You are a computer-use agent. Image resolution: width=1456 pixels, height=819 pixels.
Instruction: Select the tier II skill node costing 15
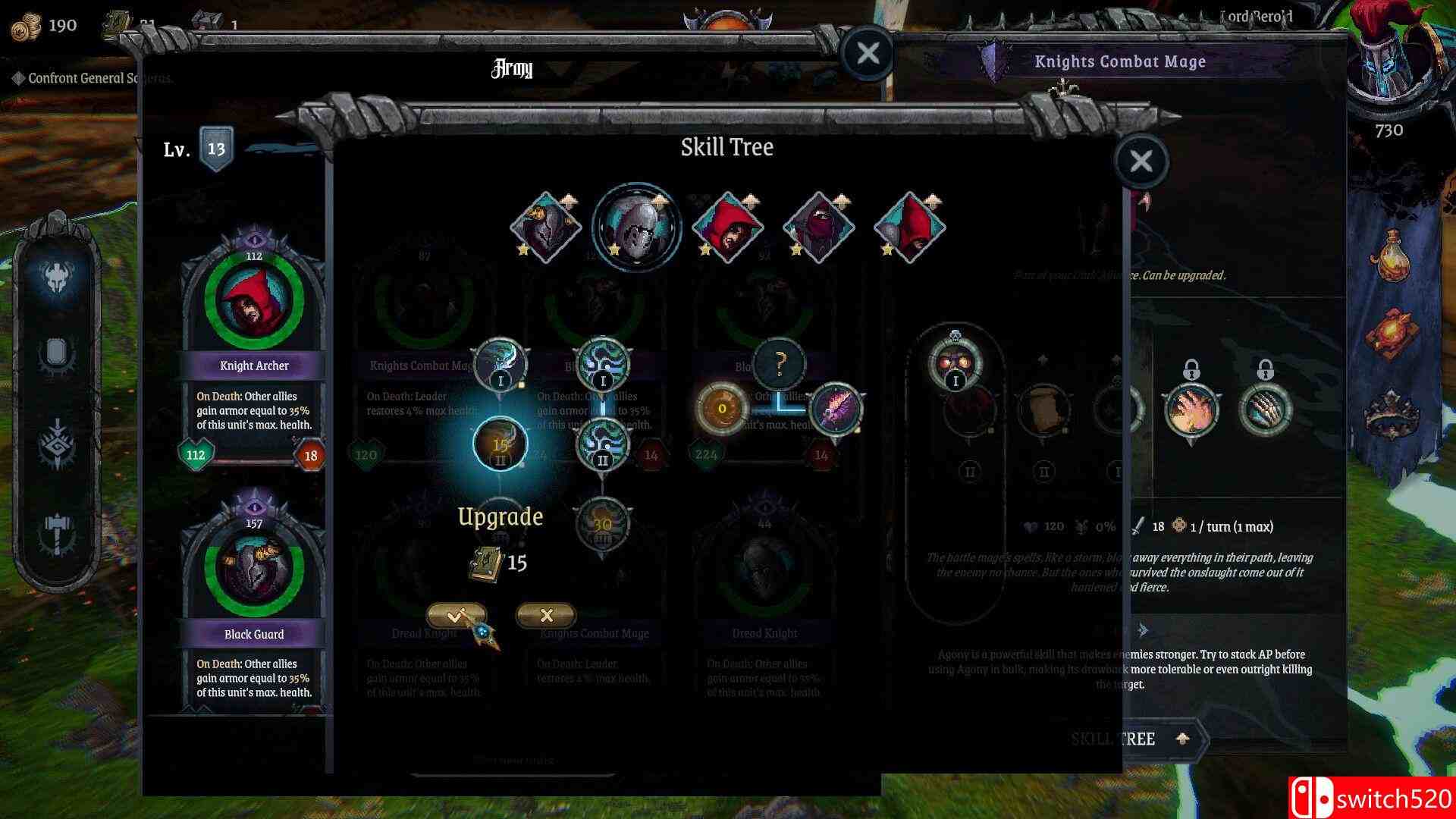pyautogui.click(x=500, y=445)
